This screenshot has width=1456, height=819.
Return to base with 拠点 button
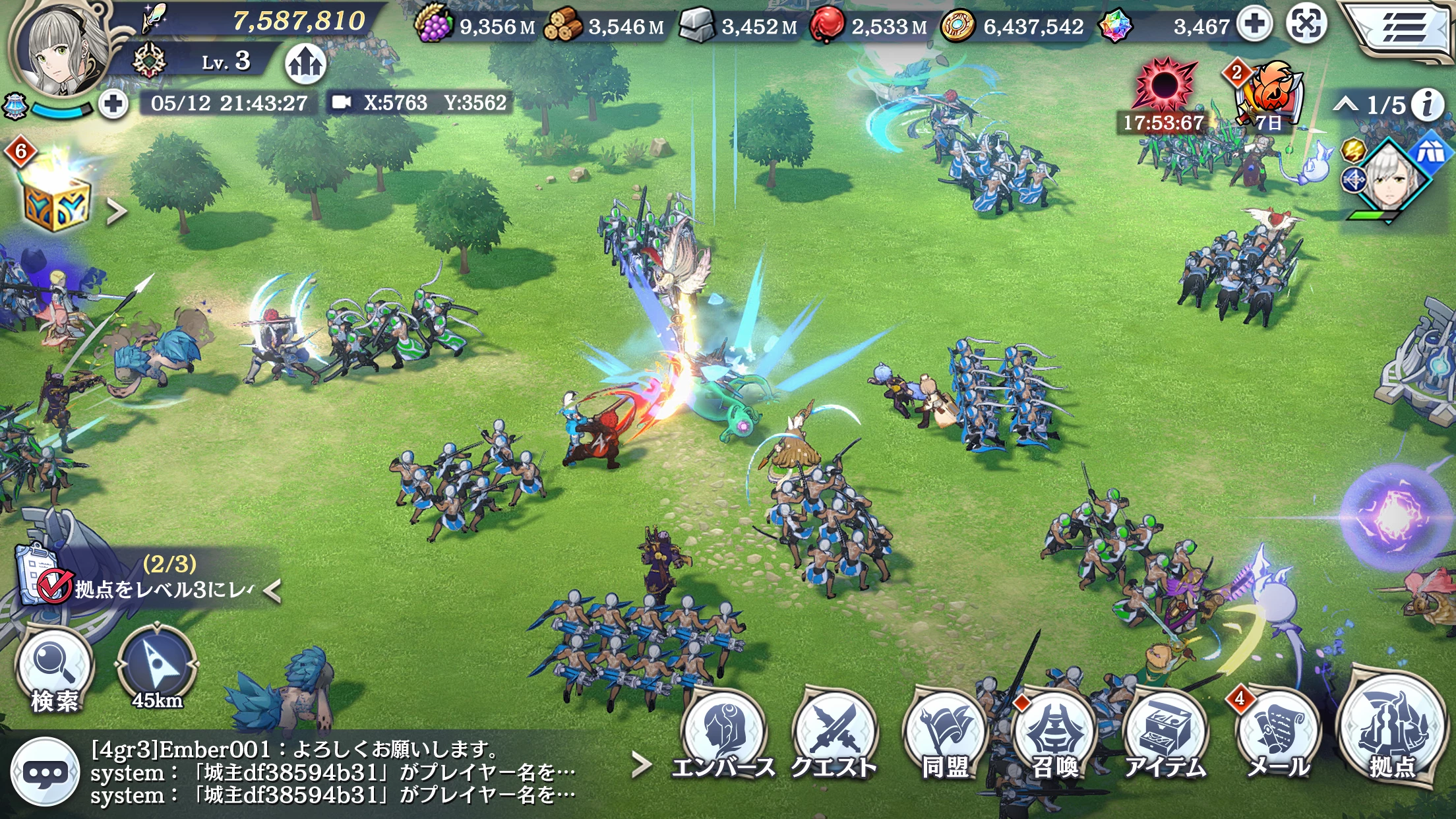[x=1391, y=732]
